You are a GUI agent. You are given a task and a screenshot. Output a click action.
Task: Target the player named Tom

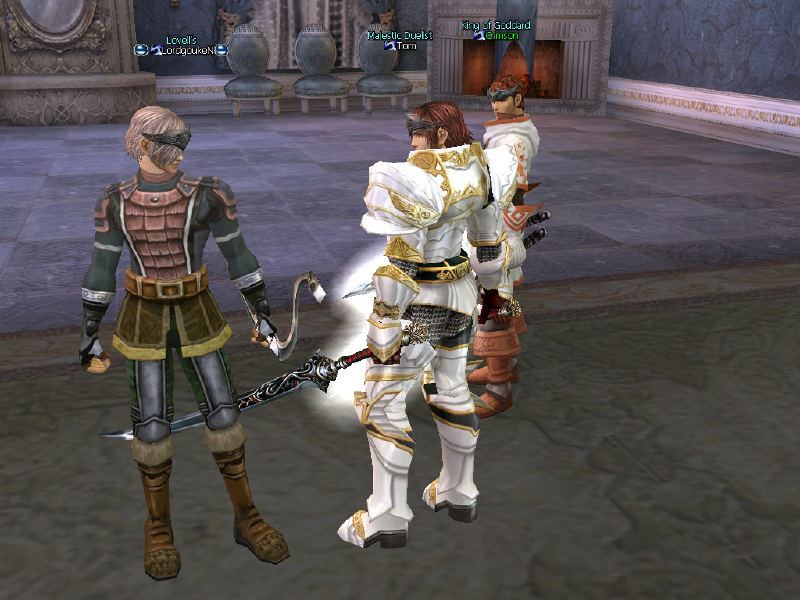coord(405,46)
